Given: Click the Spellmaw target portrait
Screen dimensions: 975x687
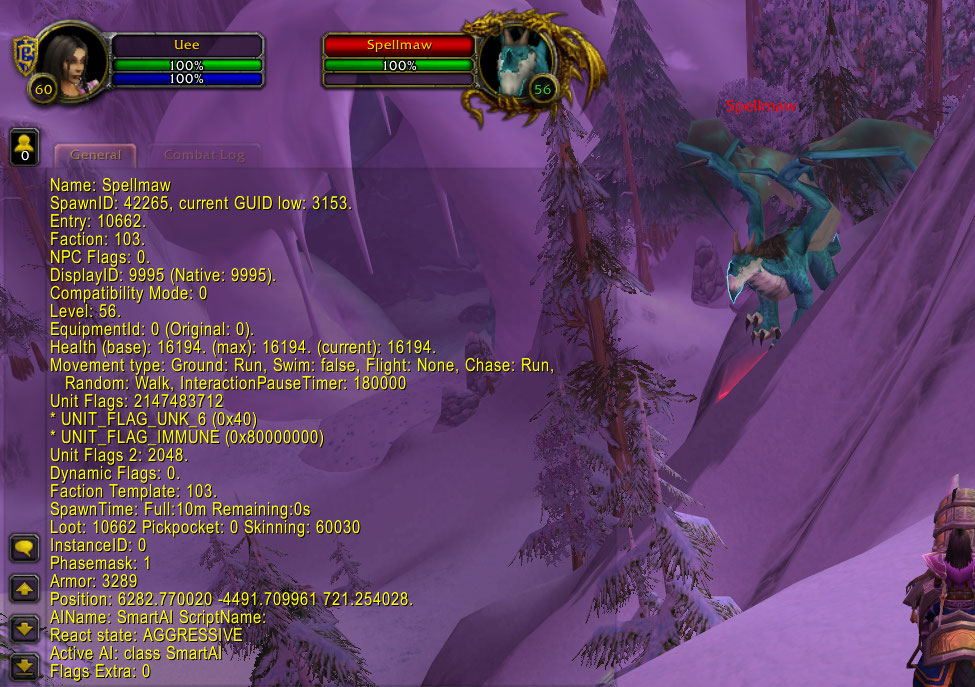Looking at the screenshot, I should [512, 65].
